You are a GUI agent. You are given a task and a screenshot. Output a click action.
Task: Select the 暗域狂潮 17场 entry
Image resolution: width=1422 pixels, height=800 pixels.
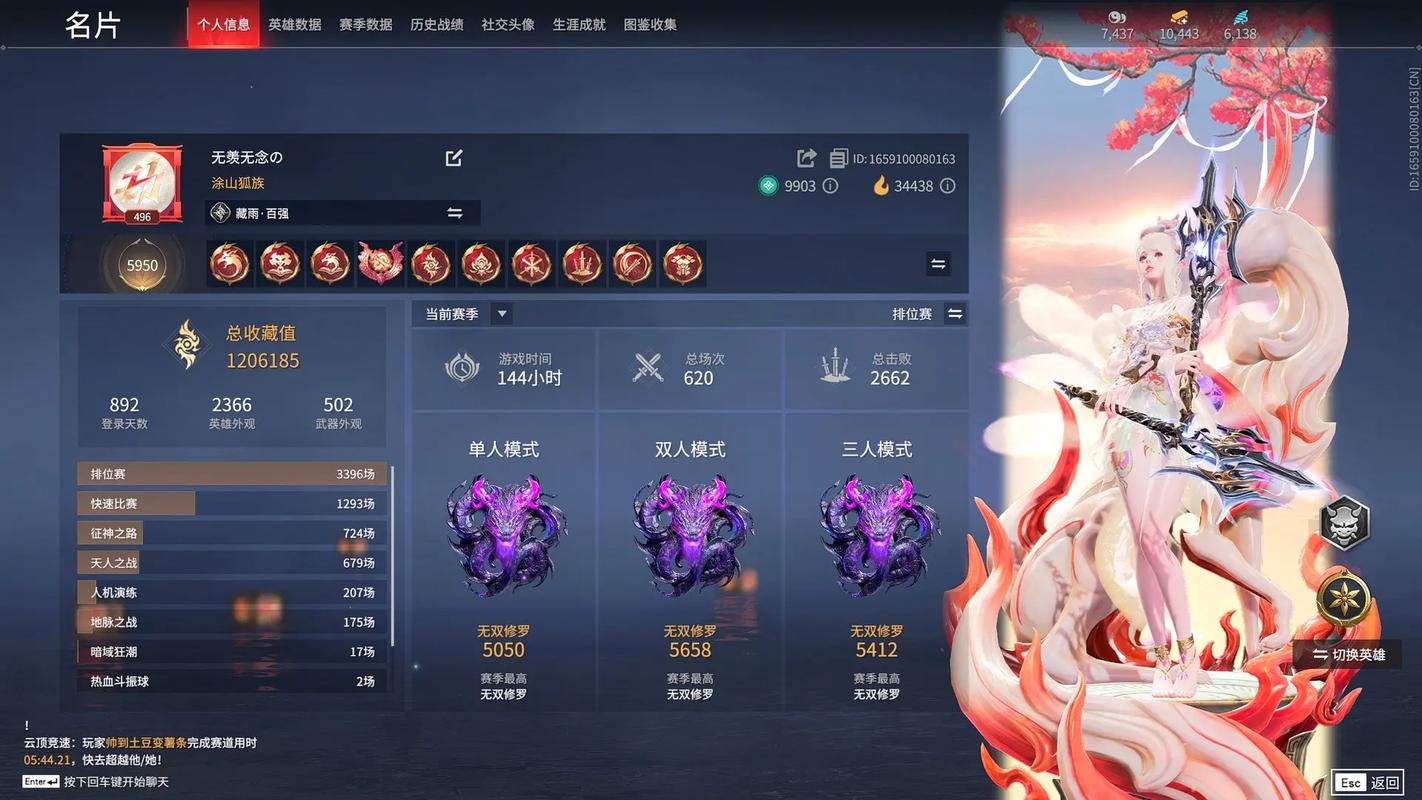pos(230,651)
